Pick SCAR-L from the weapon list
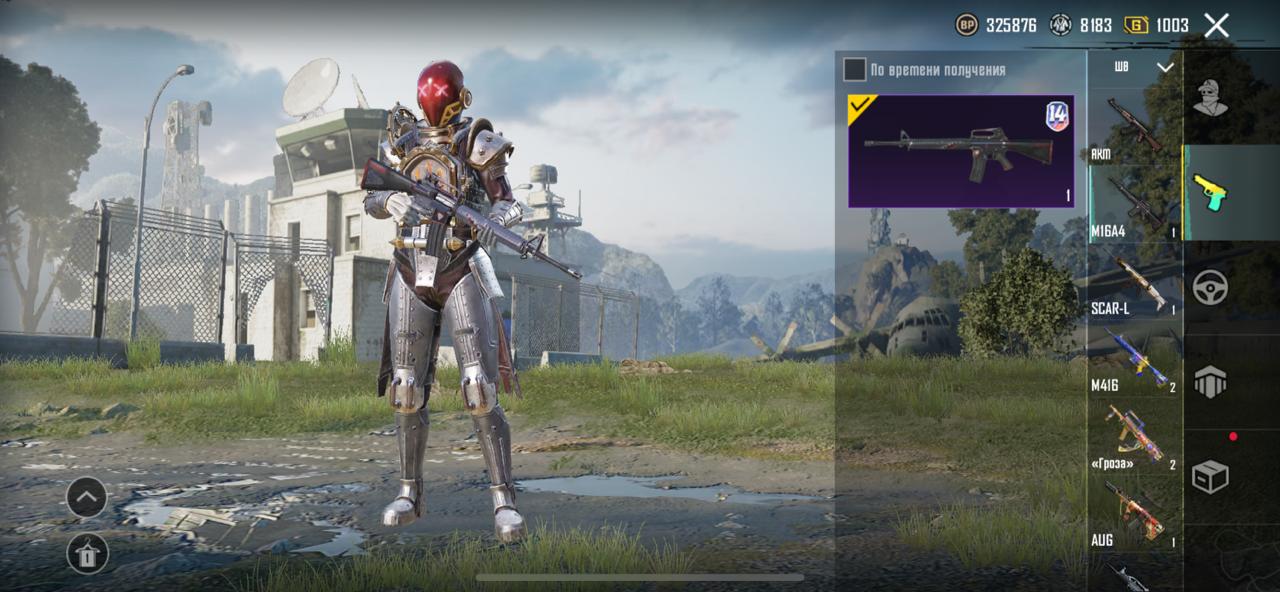Screen dimensions: 1280x592 pyautogui.click(x=1134, y=284)
